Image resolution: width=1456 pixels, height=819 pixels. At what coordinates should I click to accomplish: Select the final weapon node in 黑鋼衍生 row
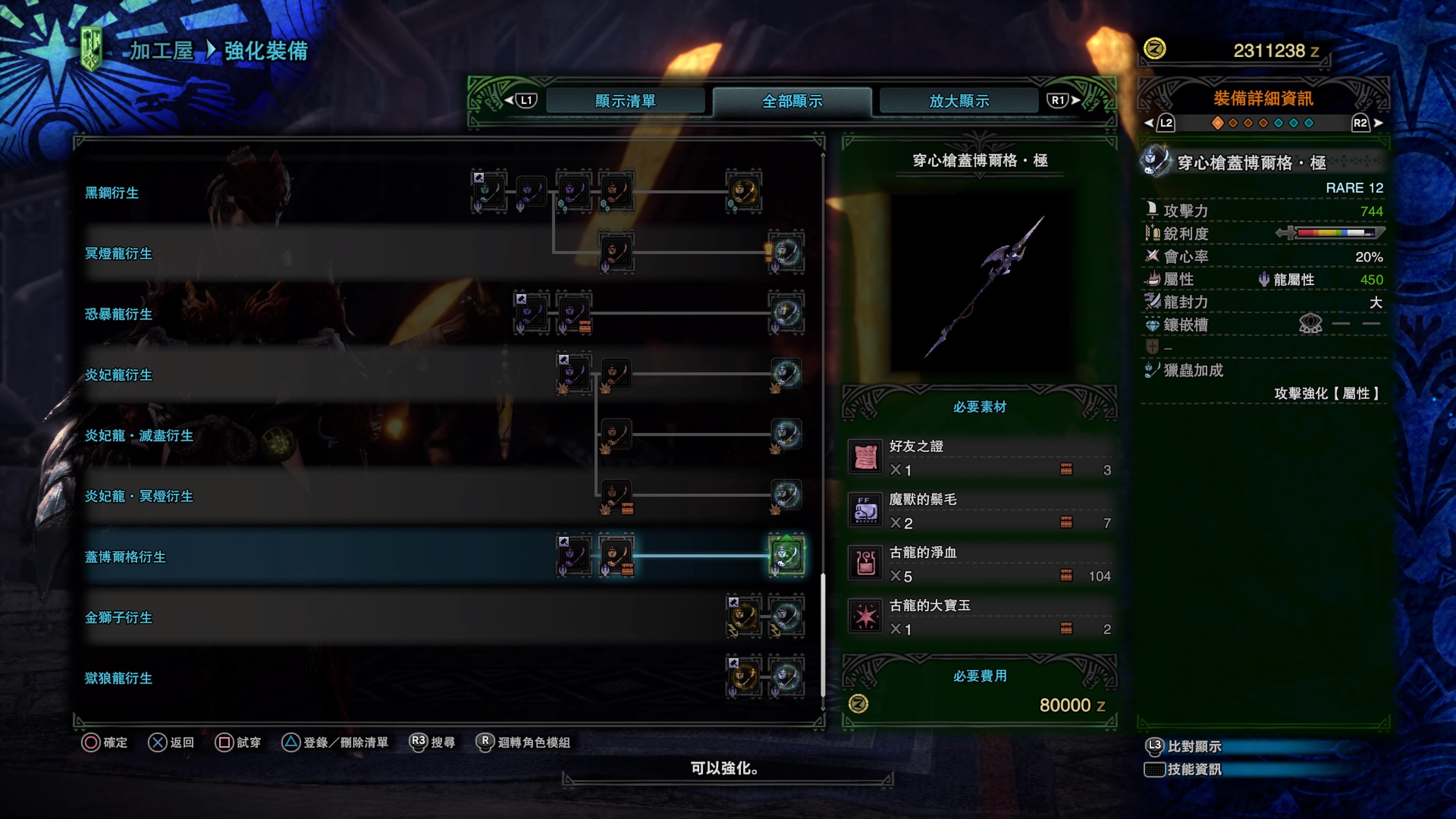coord(743,191)
